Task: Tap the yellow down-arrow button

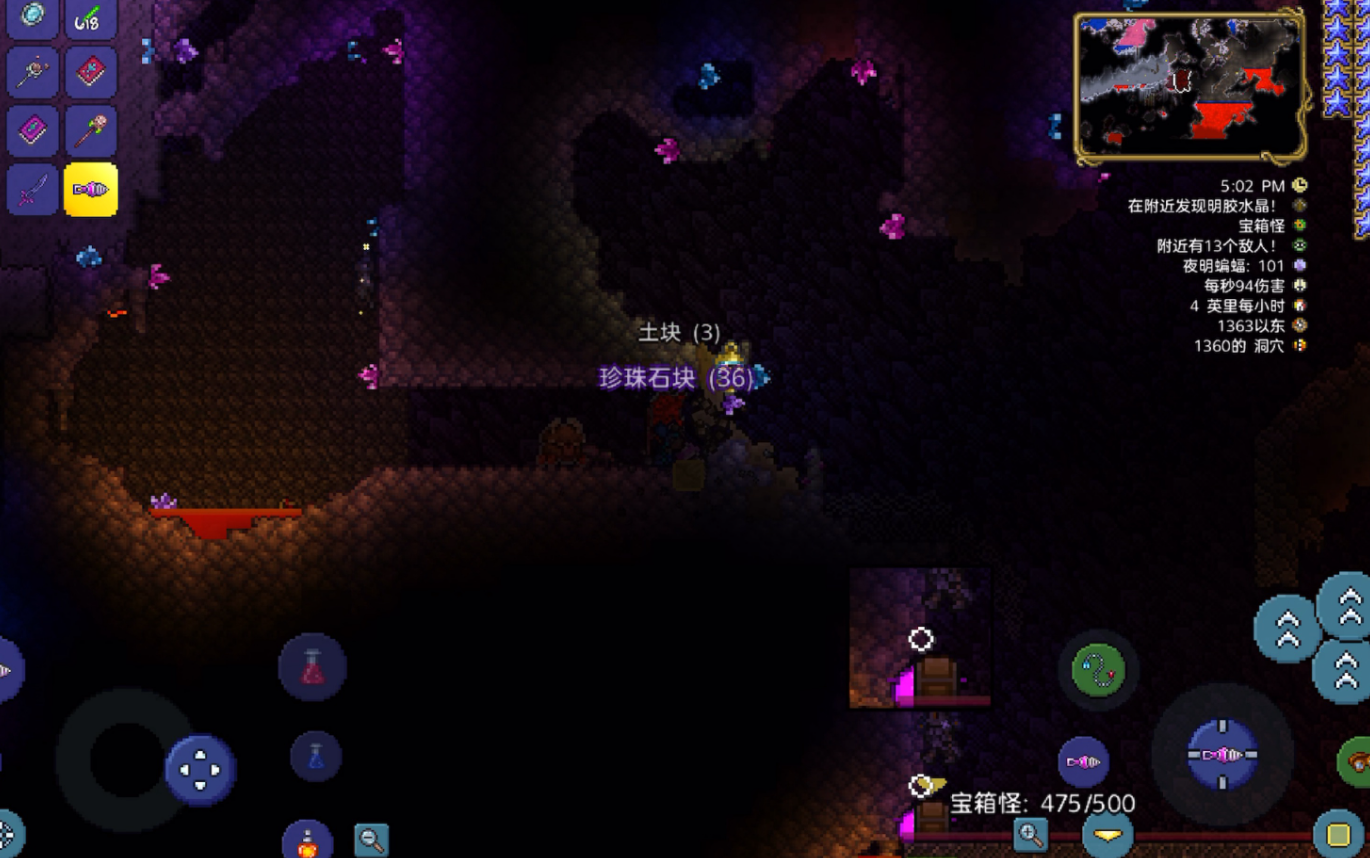Action: point(1108,835)
